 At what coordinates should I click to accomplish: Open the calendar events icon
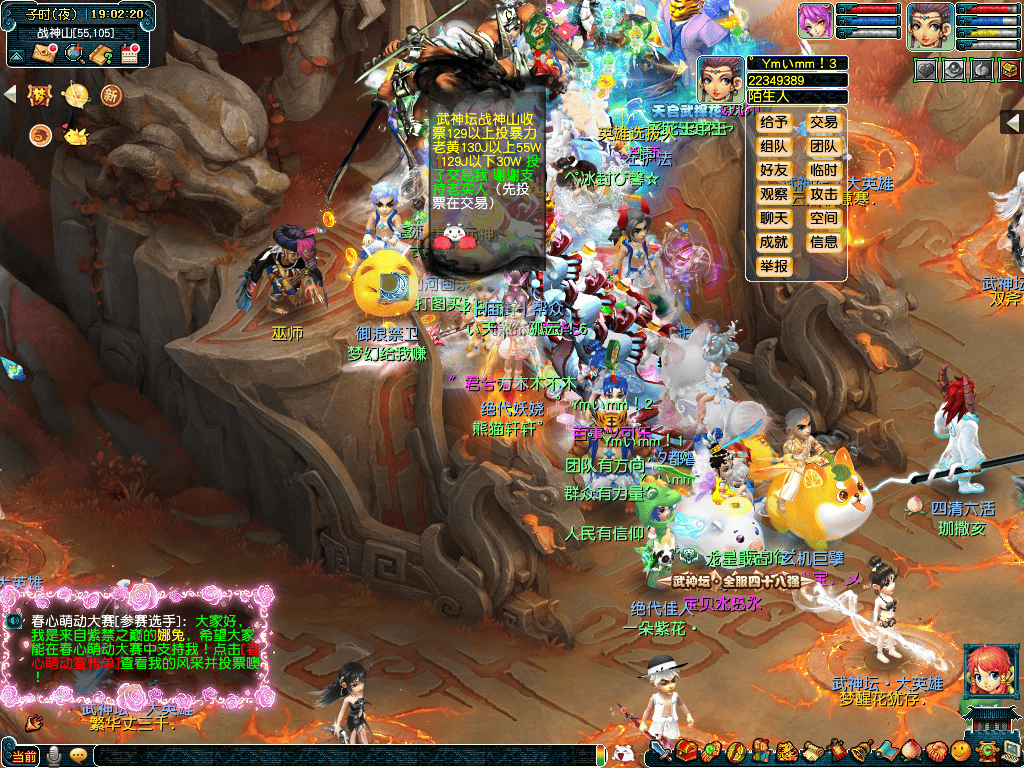(x=129, y=54)
